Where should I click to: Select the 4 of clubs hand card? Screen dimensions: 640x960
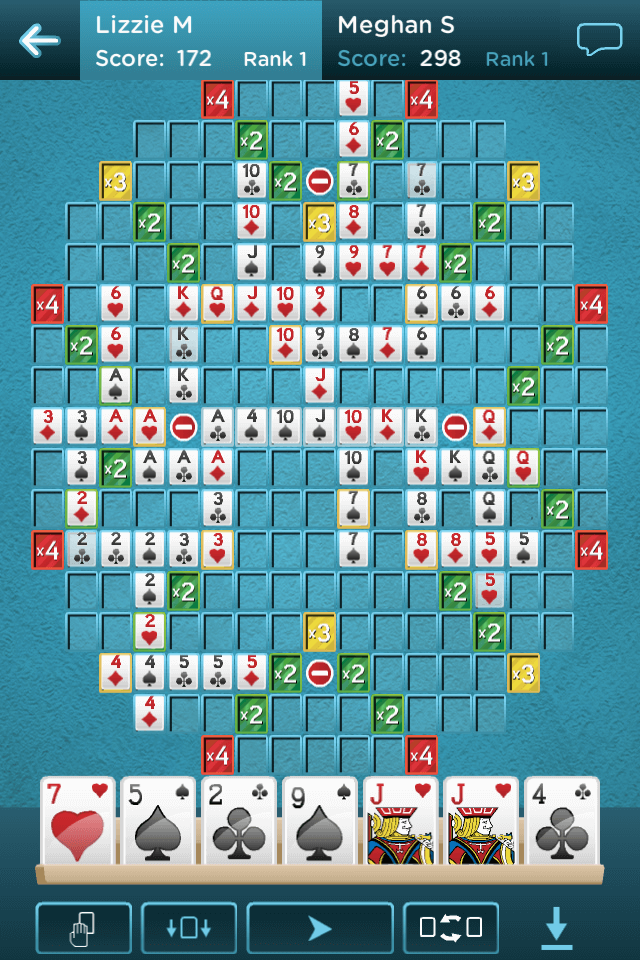562,822
